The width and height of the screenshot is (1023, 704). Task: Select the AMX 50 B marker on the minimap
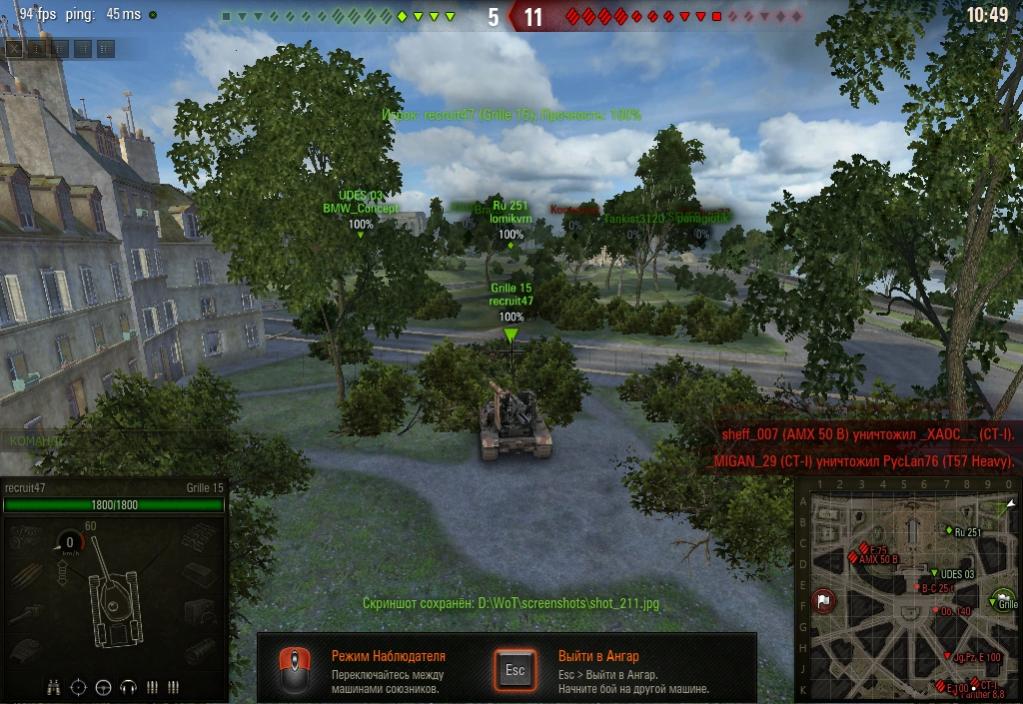[855, 558]
